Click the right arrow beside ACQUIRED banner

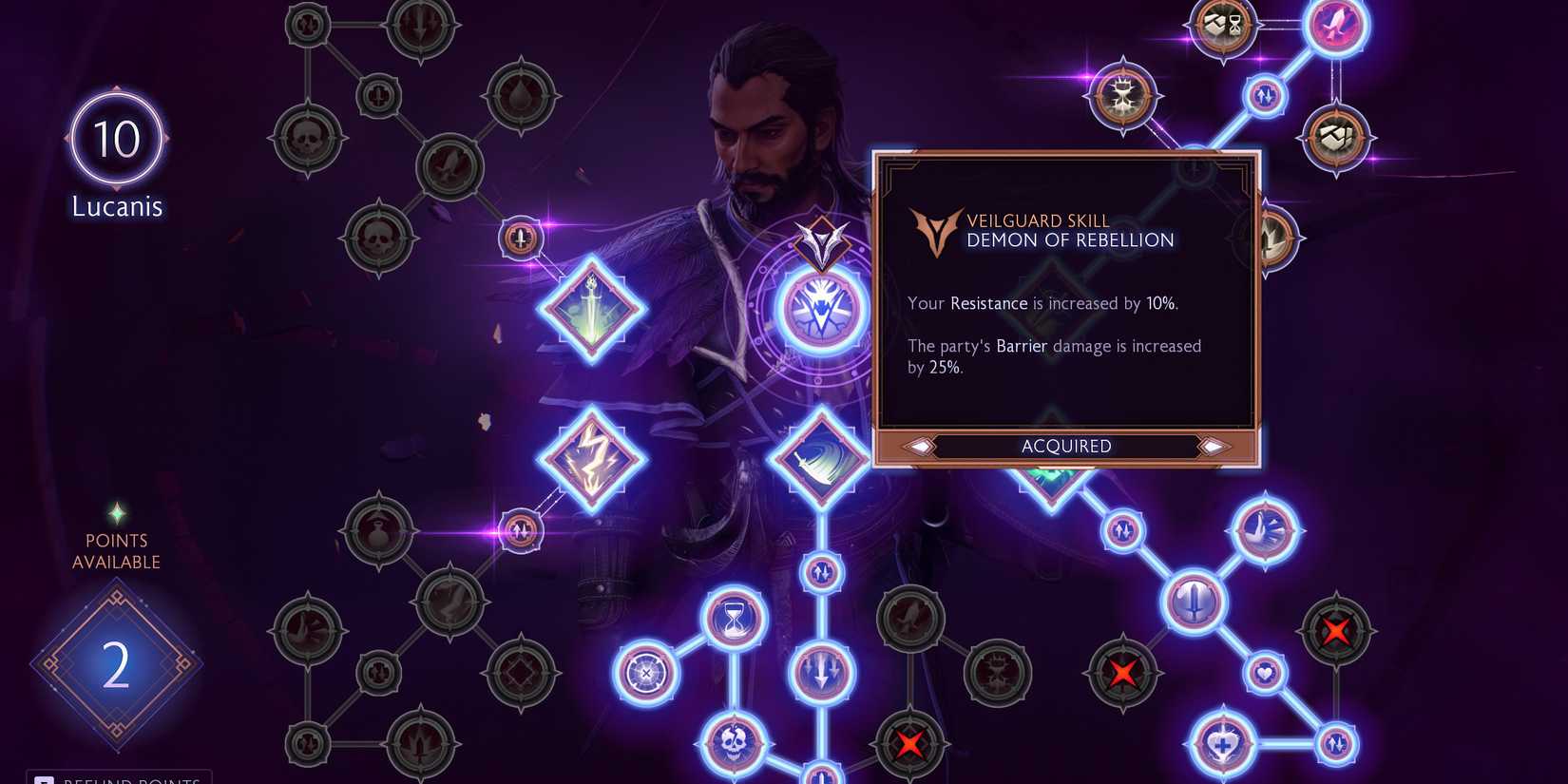(x=1214, y=446)
